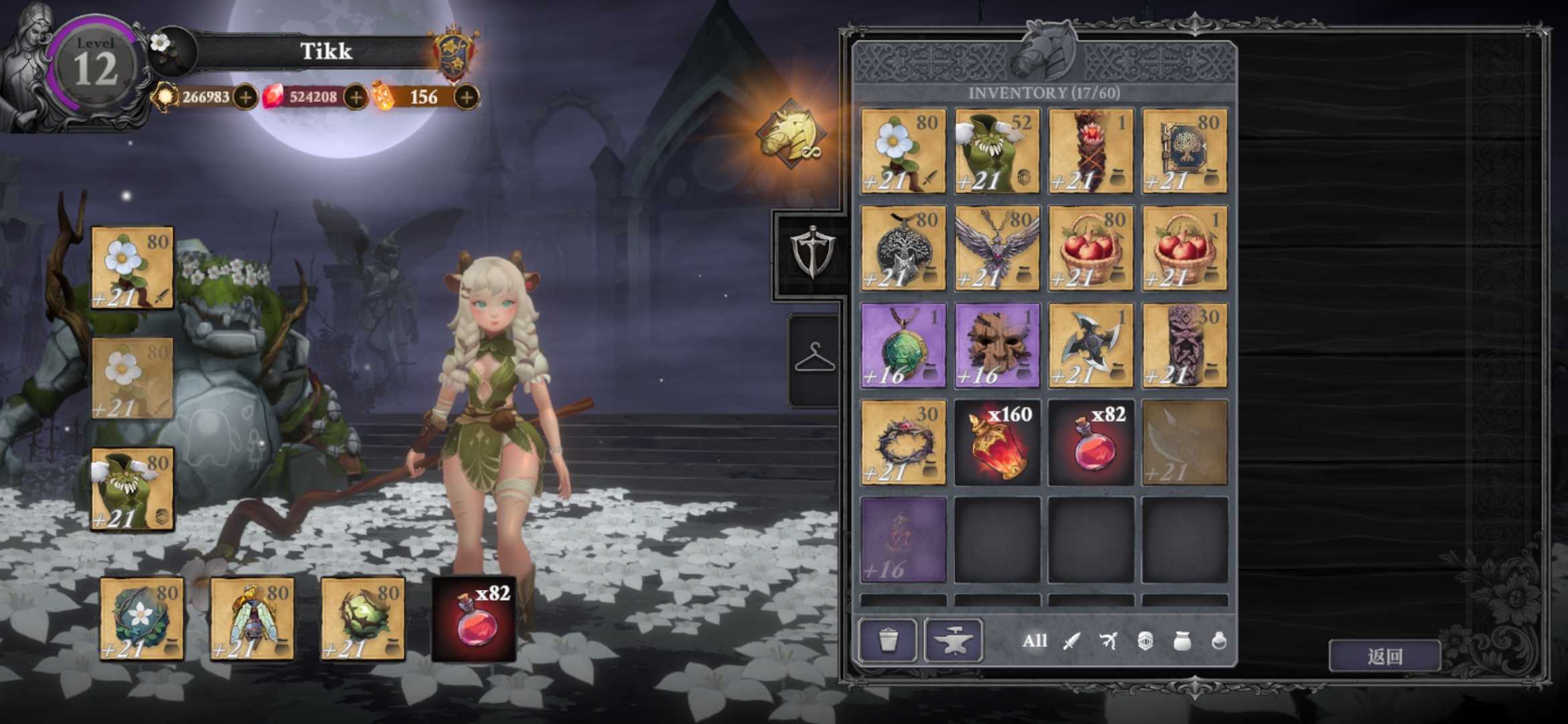Filter inventory by helmet armor
1568x724 pixels.
[x=1145, y=642]
